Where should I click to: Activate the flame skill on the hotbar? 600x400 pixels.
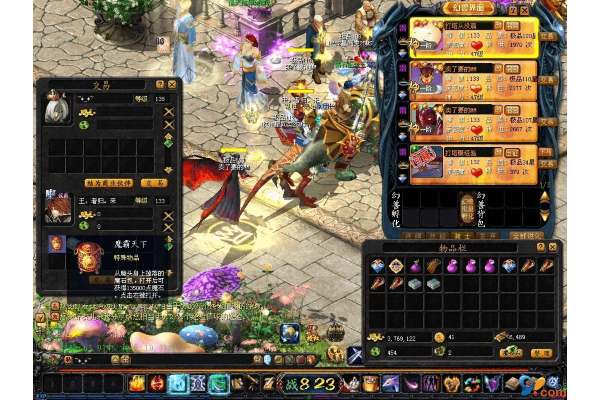[x=136, y=383]
